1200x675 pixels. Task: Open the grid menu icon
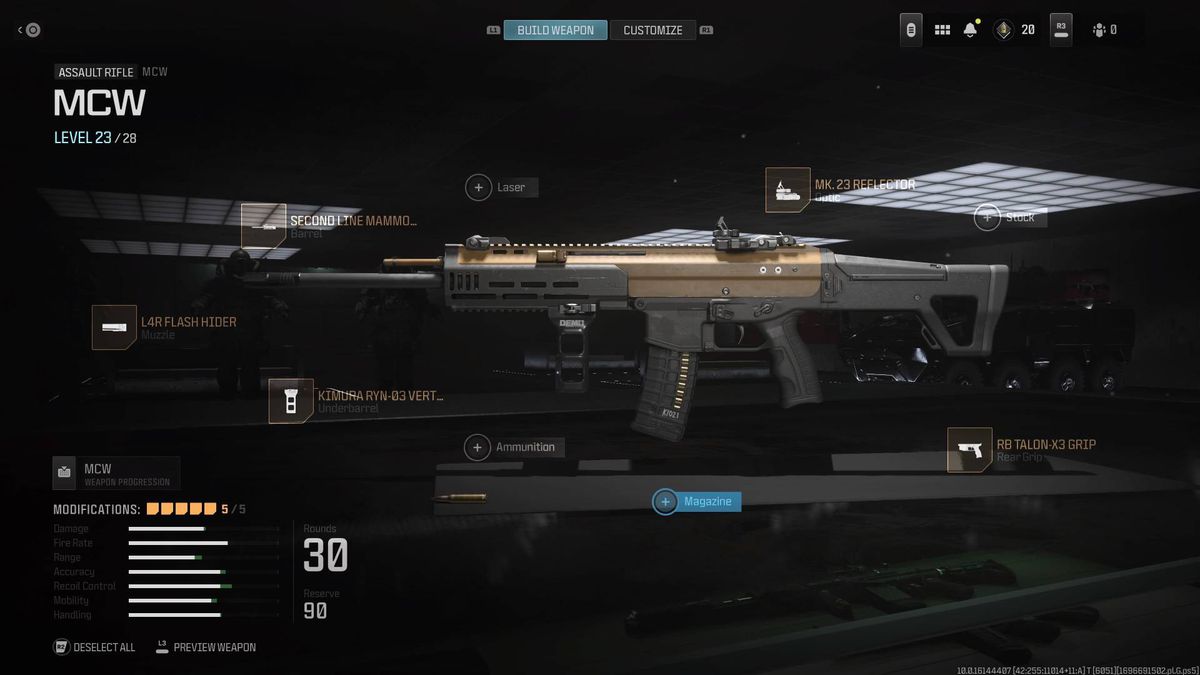[x=942, y=30]
